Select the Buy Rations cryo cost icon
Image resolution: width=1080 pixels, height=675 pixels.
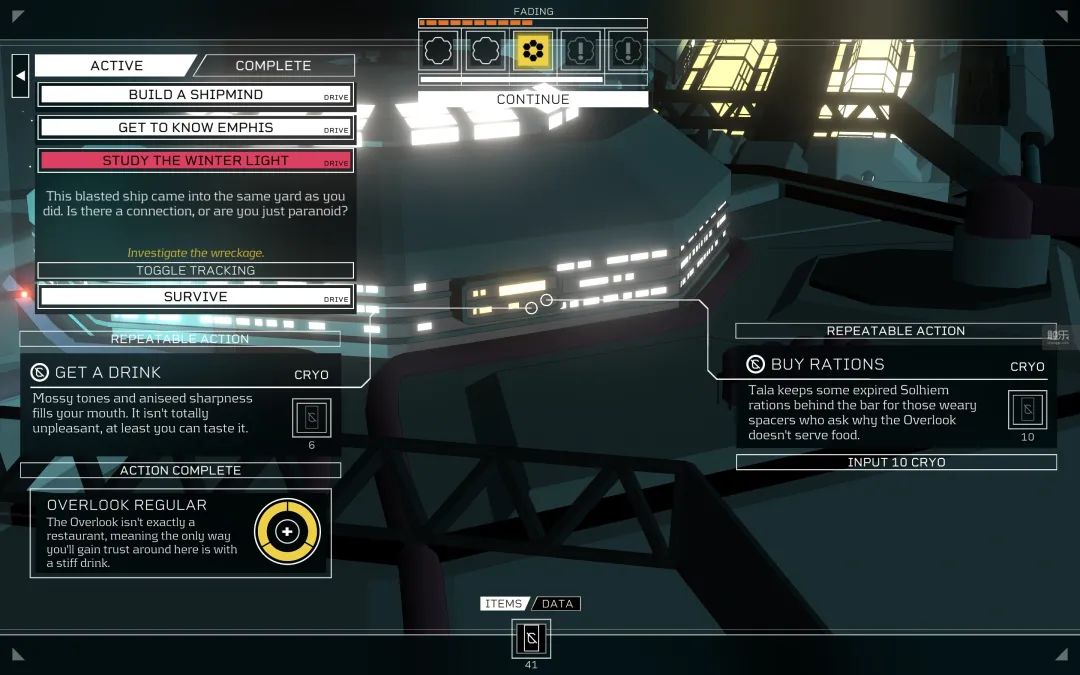pyautogui.click(x=1027, y=409)
